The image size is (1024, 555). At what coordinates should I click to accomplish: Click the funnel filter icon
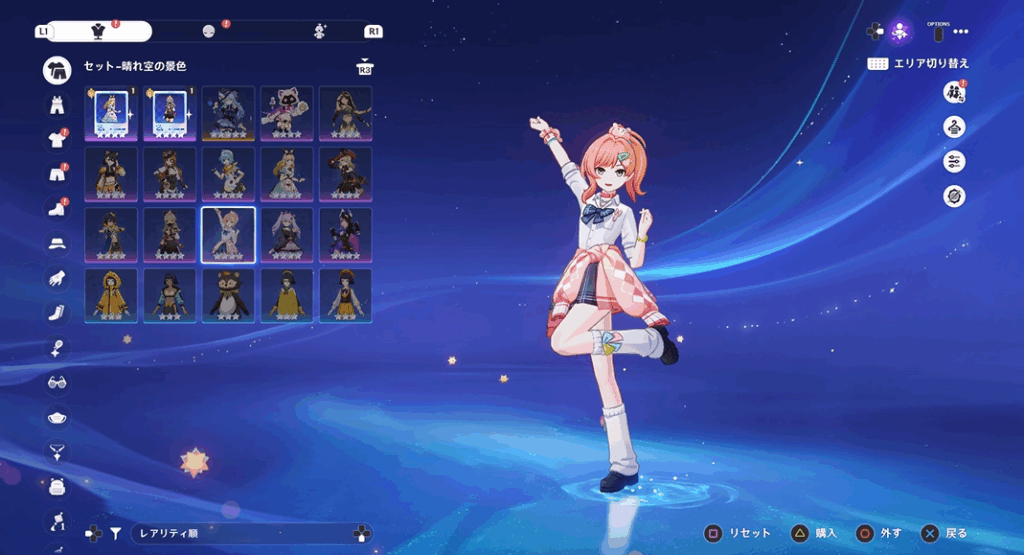[116, 534]
